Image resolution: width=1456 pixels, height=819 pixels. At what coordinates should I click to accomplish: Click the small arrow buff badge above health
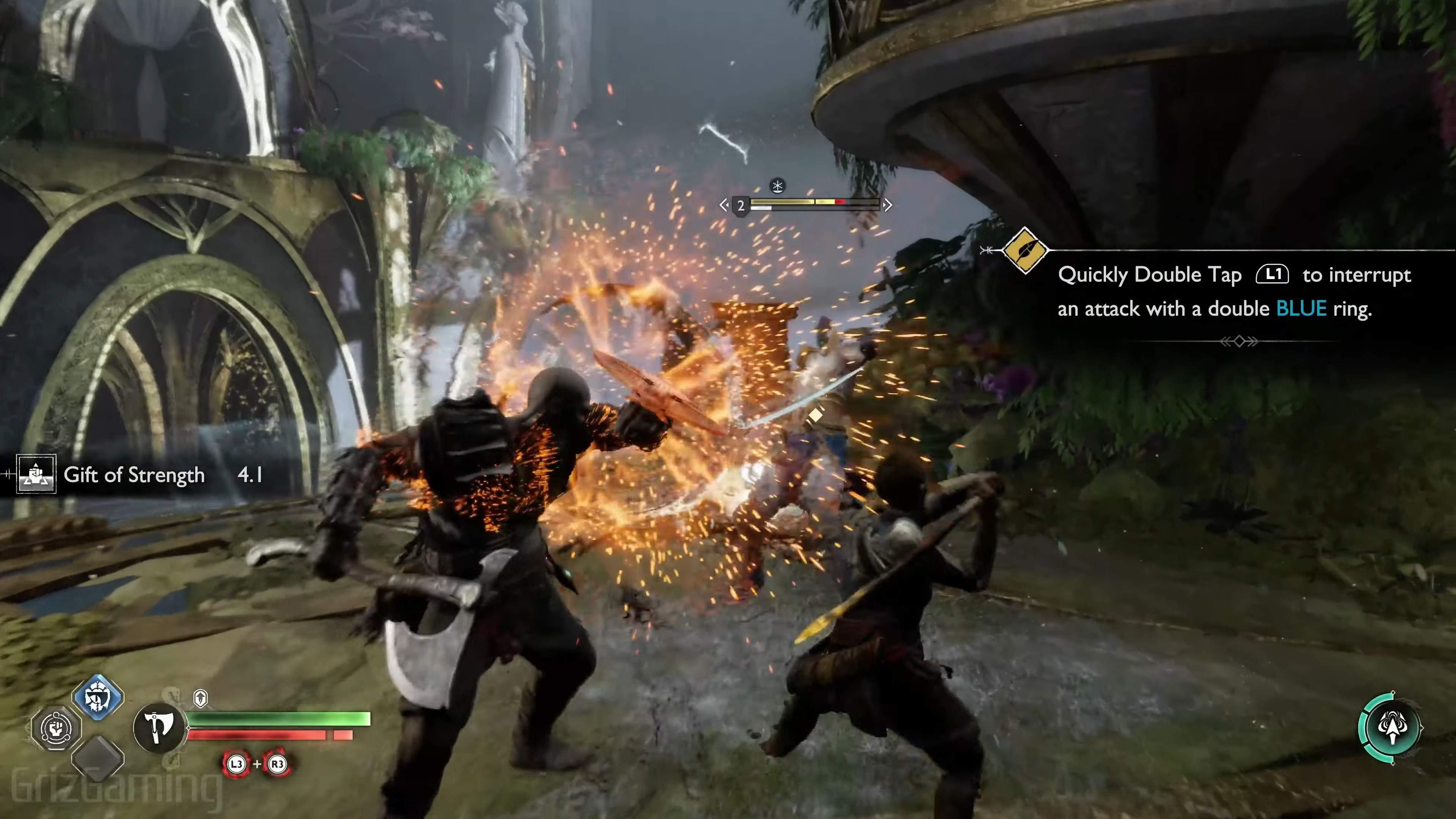[200, 698]
